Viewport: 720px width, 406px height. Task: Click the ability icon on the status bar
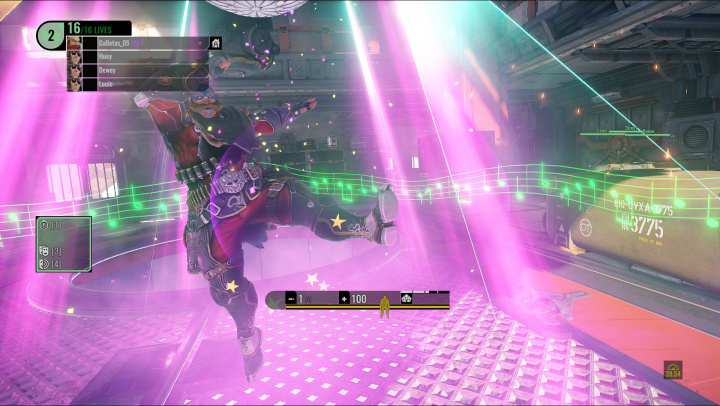click(407, 298)
